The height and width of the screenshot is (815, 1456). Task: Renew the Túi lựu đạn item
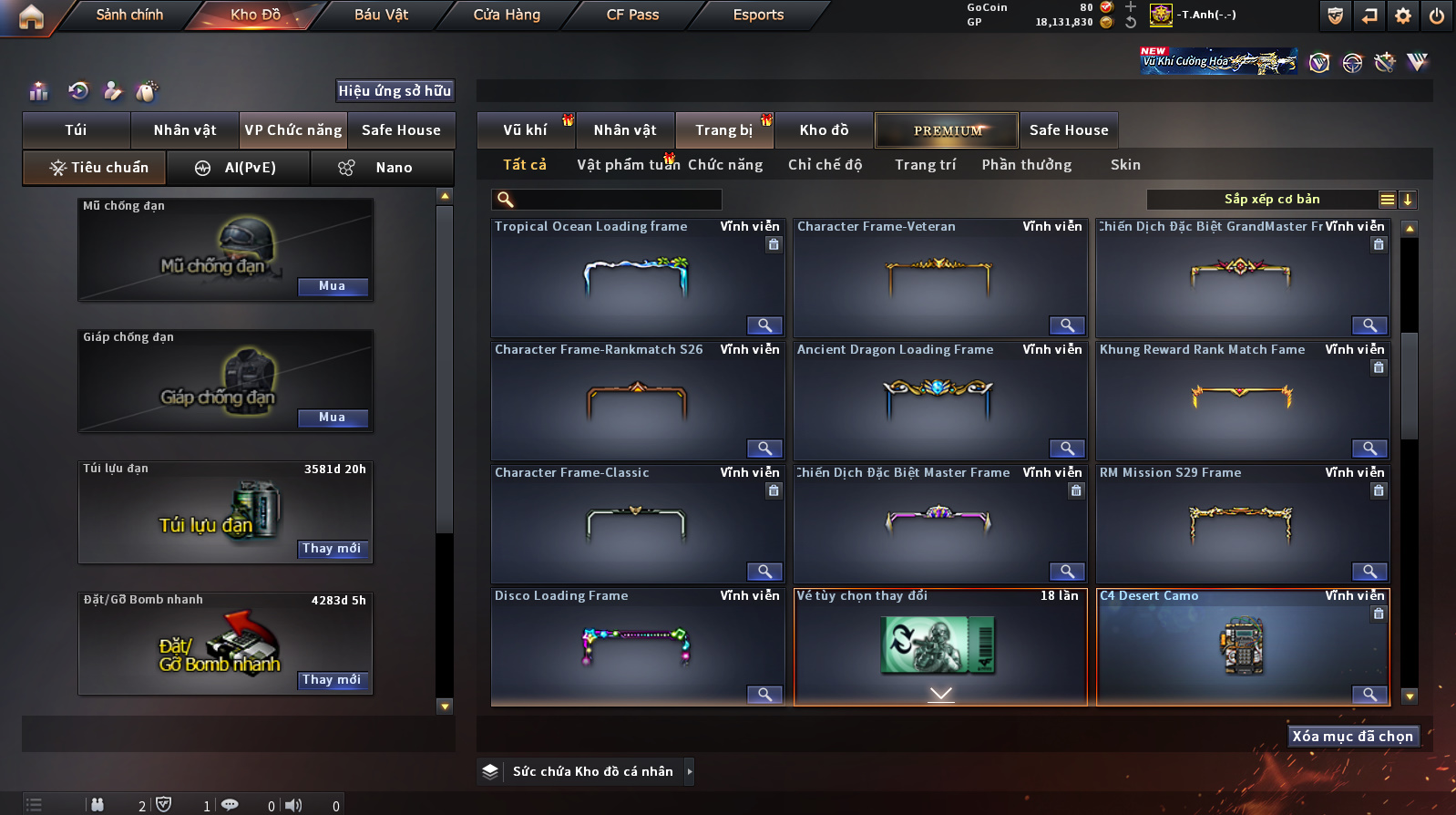click(x=332, y=549)
